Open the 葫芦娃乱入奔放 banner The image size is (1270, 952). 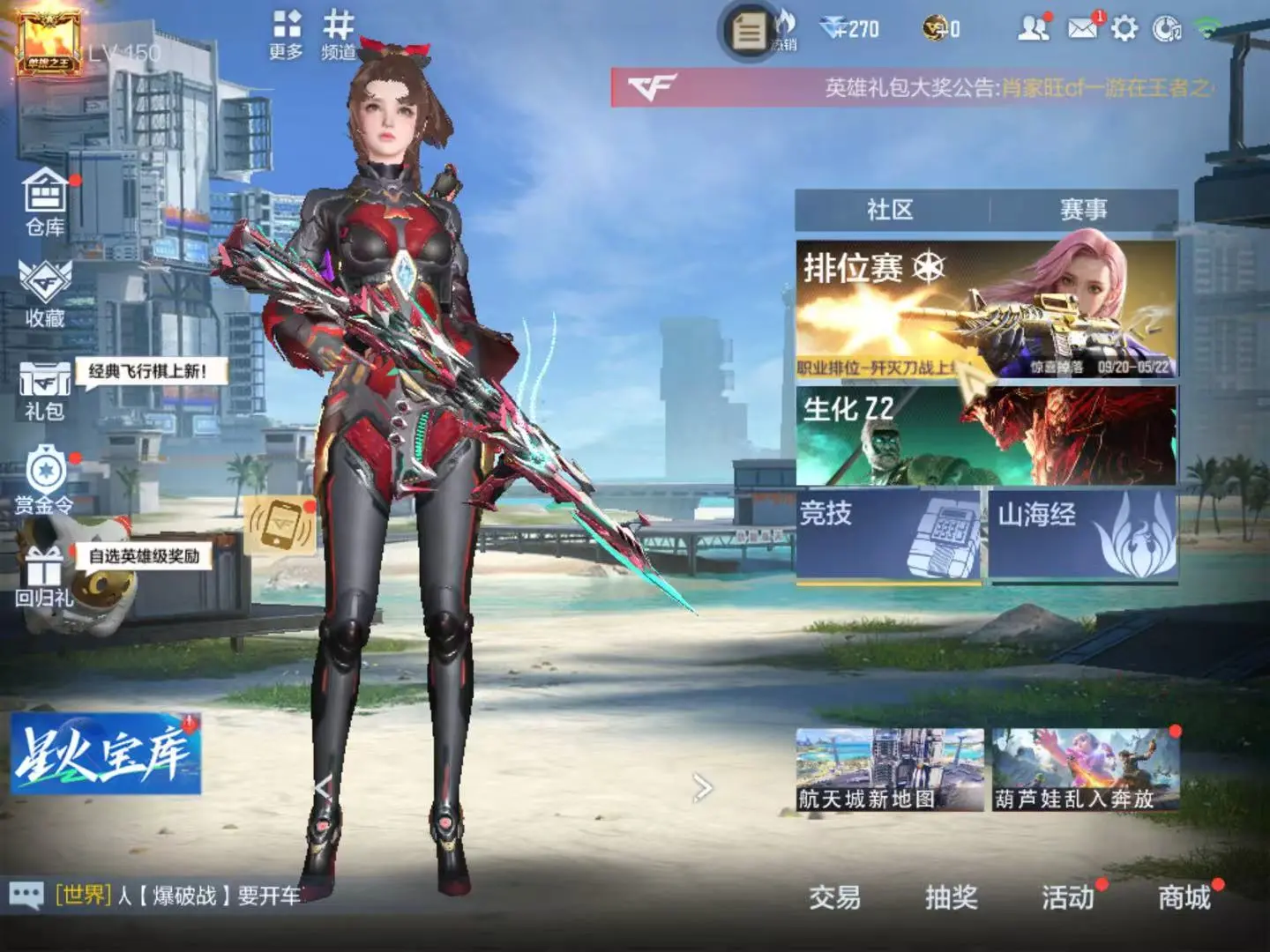point(1085,770)
